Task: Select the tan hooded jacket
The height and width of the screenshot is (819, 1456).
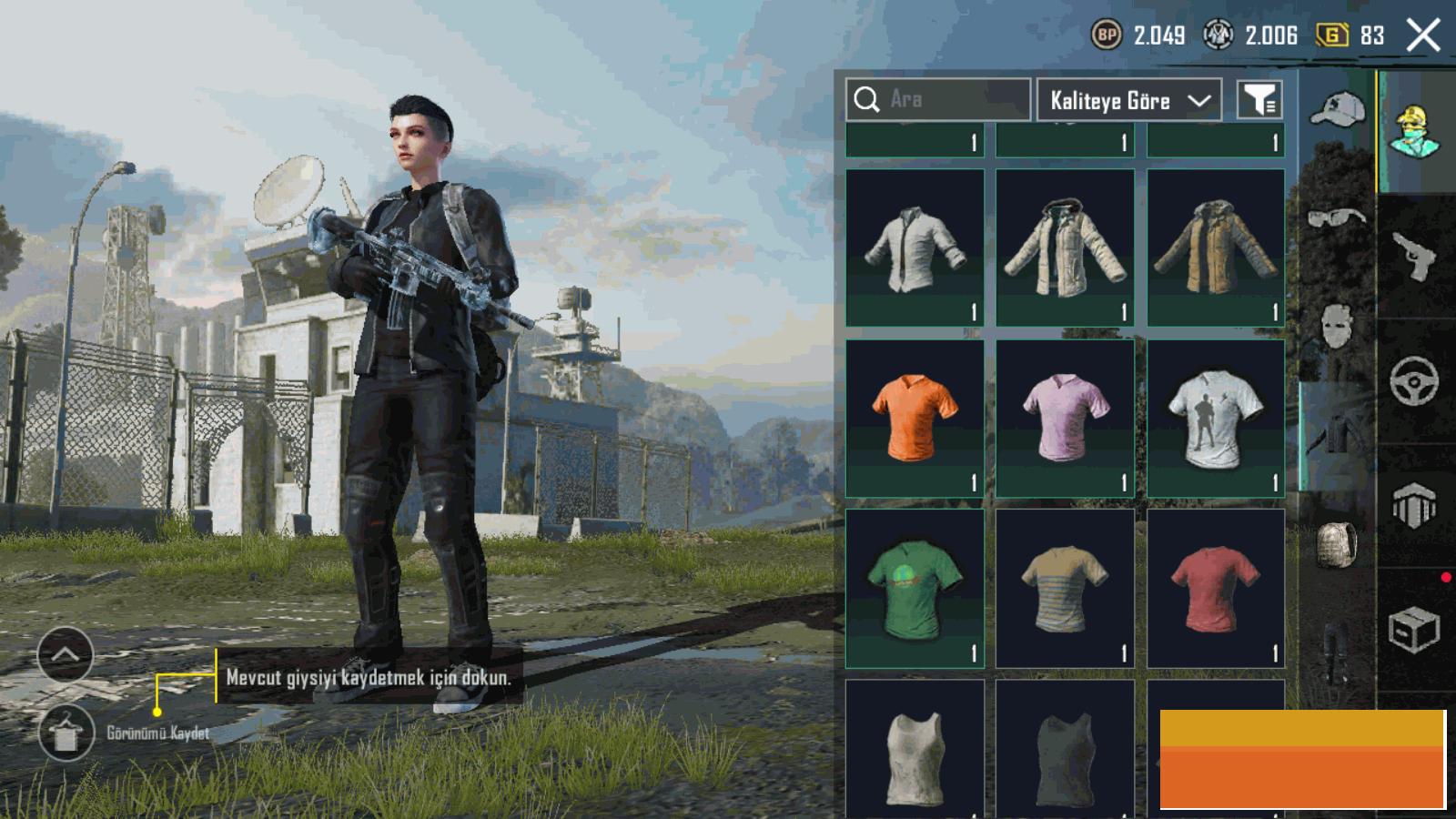Action: tap(1216, 248)
